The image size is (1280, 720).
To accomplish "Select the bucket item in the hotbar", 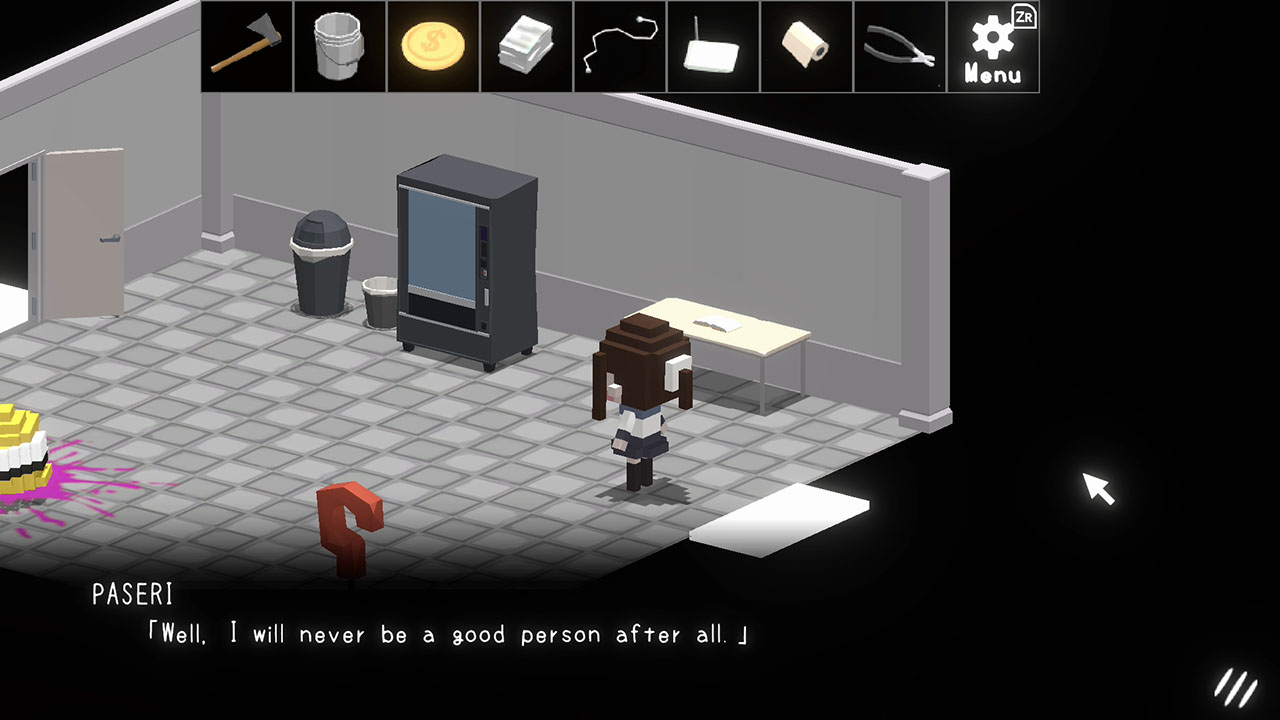I will [x=340, y=46].
